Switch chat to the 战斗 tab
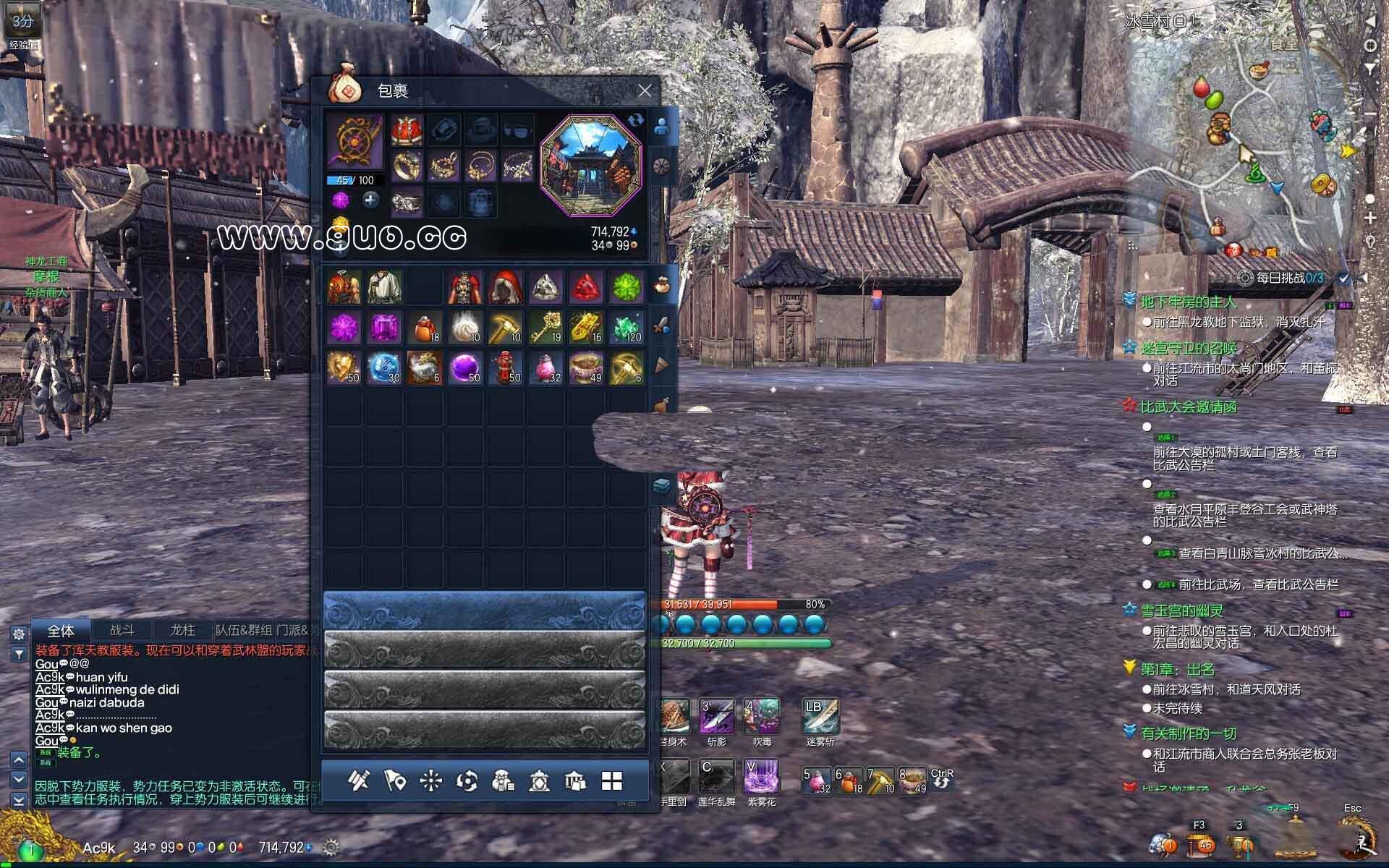 point(122,630)
